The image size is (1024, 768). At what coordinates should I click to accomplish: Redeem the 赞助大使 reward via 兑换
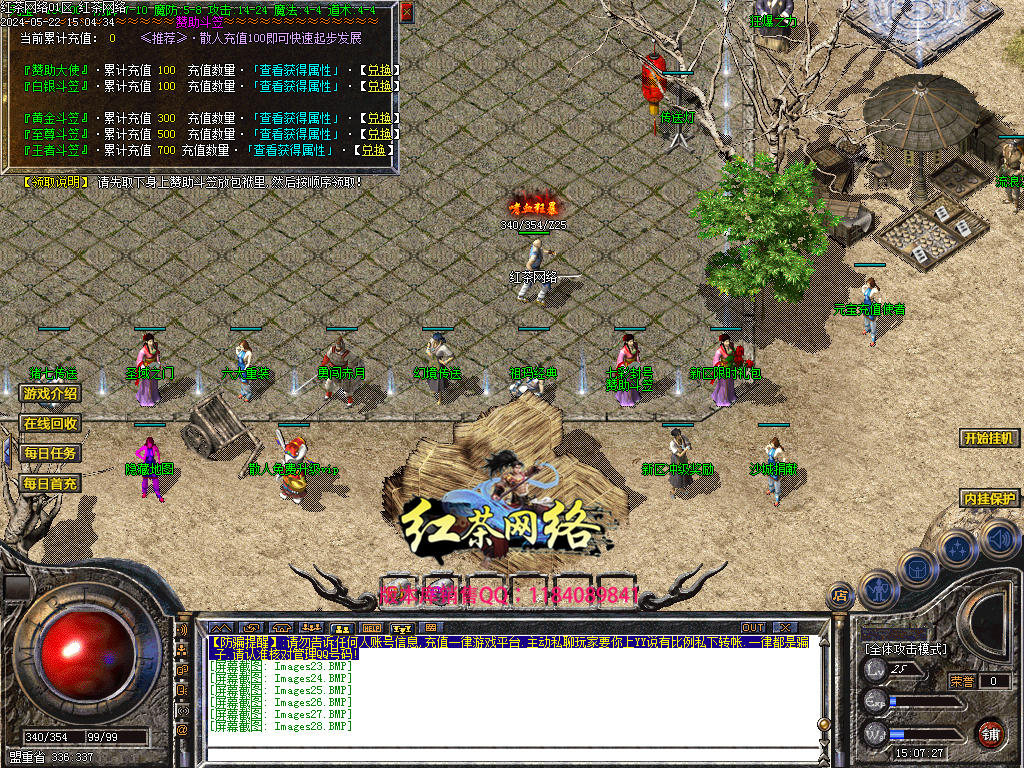379,70
